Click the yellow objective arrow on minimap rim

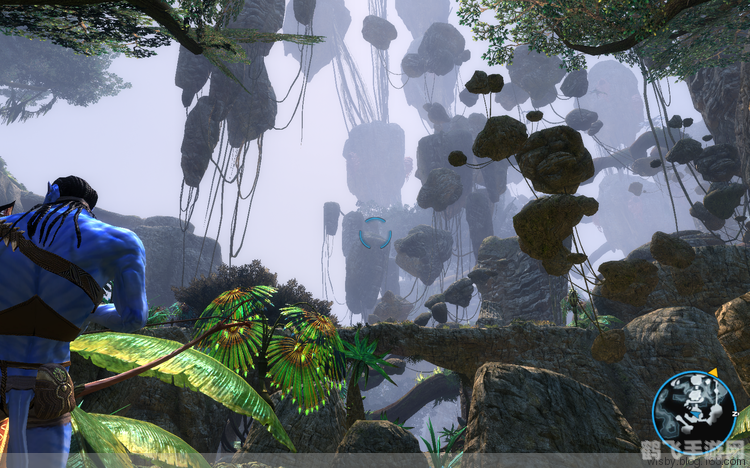712,373
